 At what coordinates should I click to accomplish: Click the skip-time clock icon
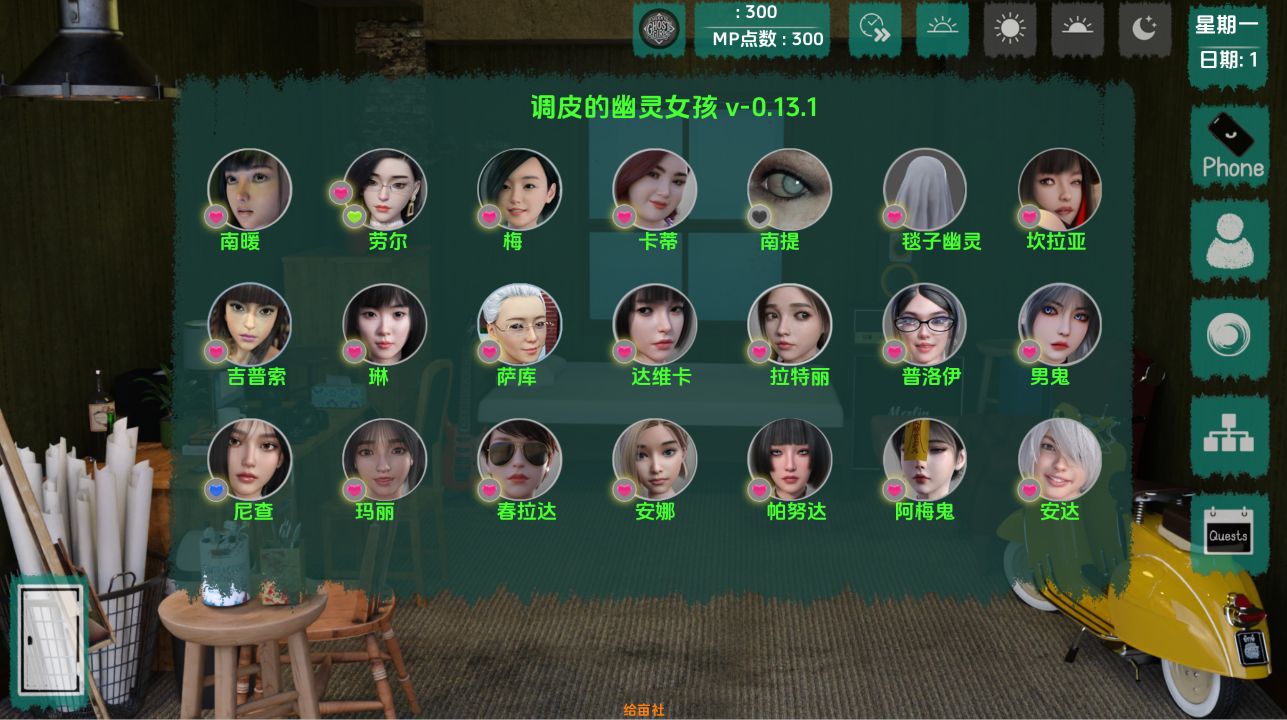click(875, 29)
